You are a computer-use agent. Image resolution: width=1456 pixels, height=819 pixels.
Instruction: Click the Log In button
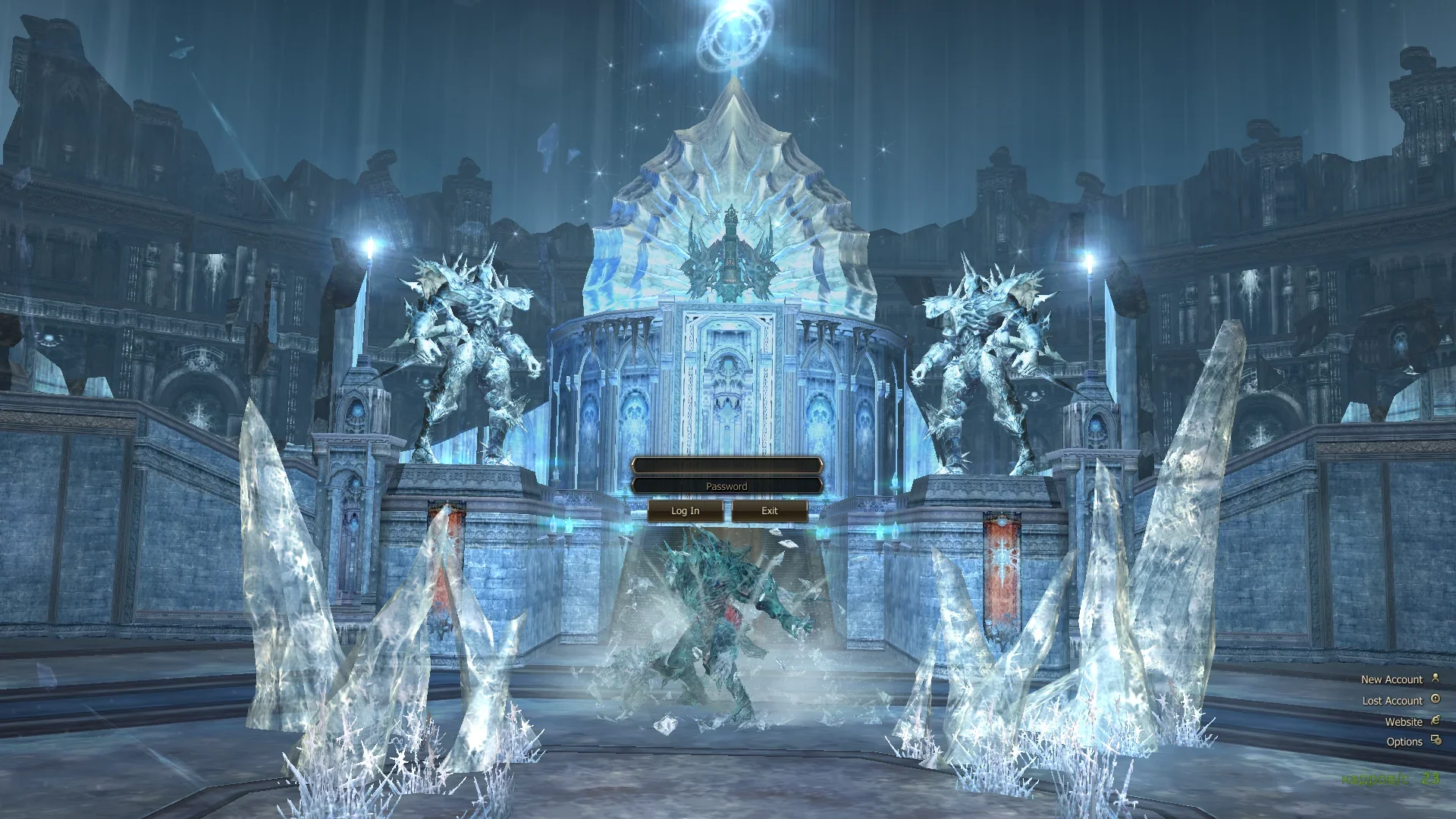(685, 511)
